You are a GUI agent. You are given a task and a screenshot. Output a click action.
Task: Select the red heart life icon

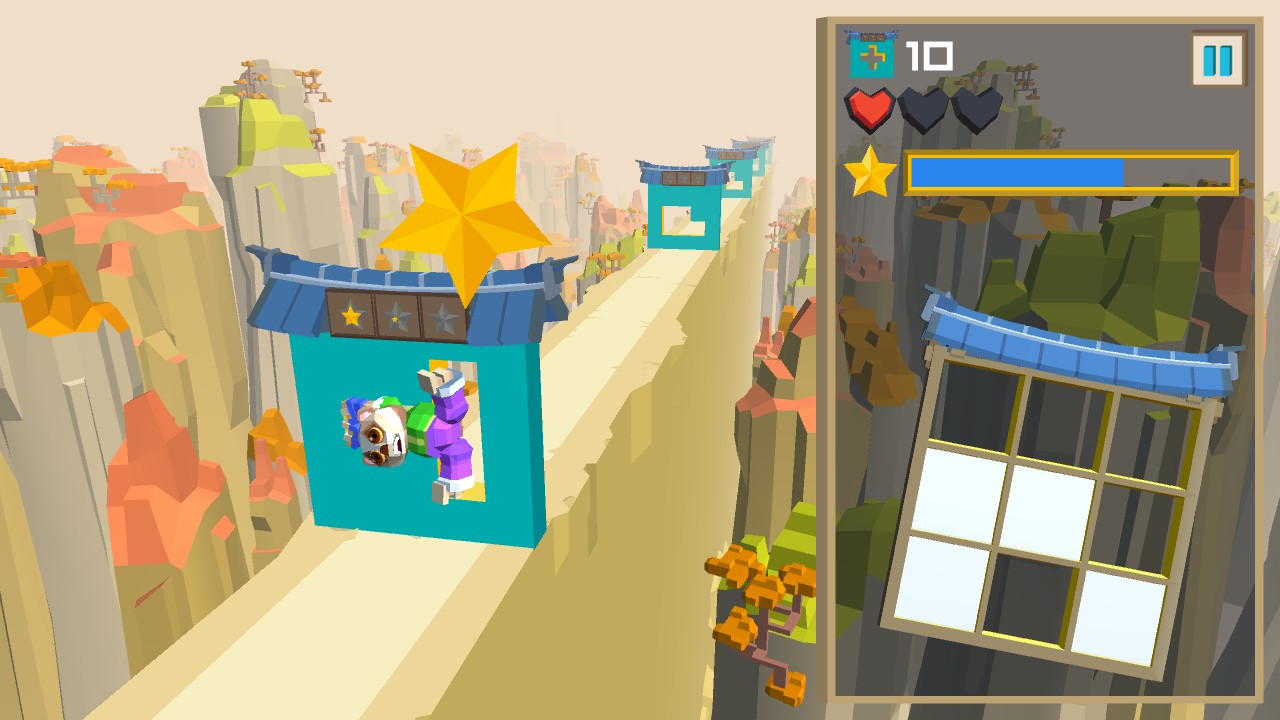click(869, 110)
